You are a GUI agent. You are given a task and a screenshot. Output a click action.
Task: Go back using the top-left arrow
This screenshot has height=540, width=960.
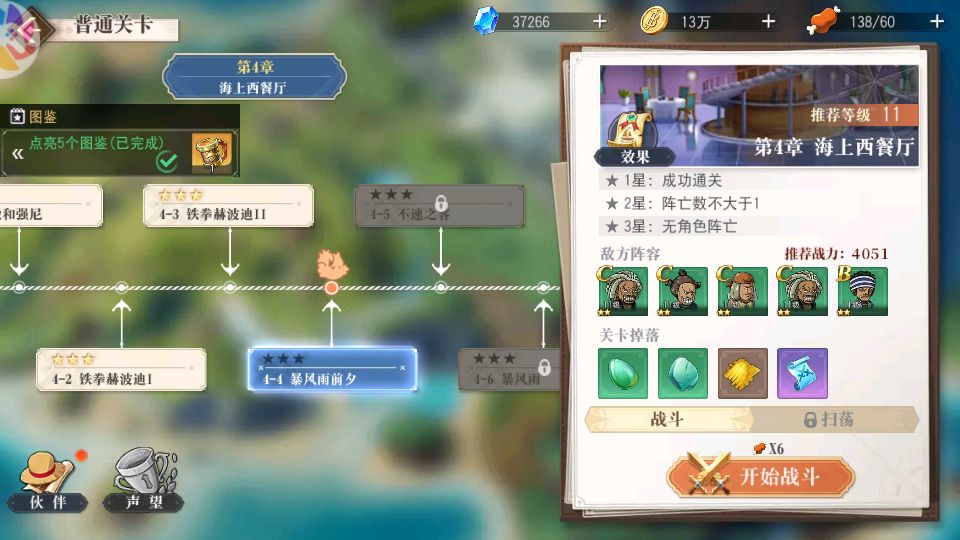(27, 28)
